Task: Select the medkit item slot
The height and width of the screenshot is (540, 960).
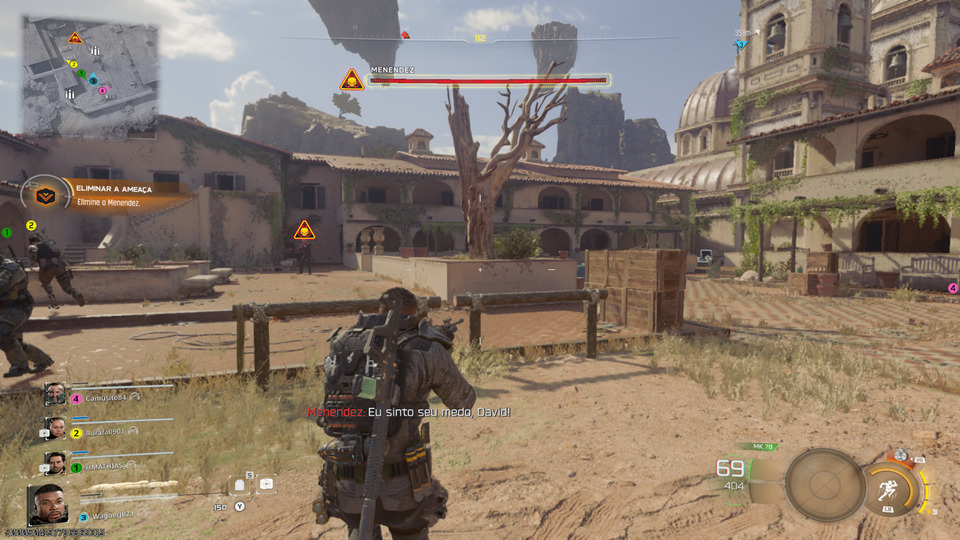Action: click(266, 484)
